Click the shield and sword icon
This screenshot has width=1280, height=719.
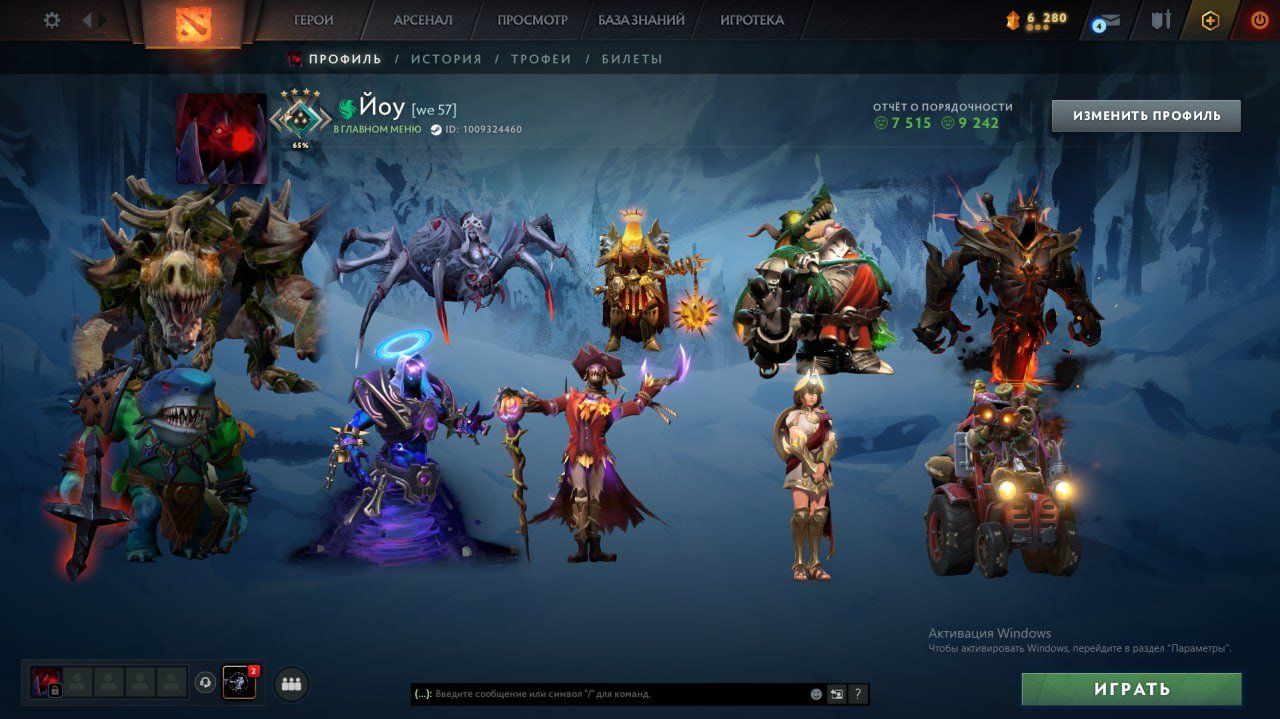(1161, 20)
